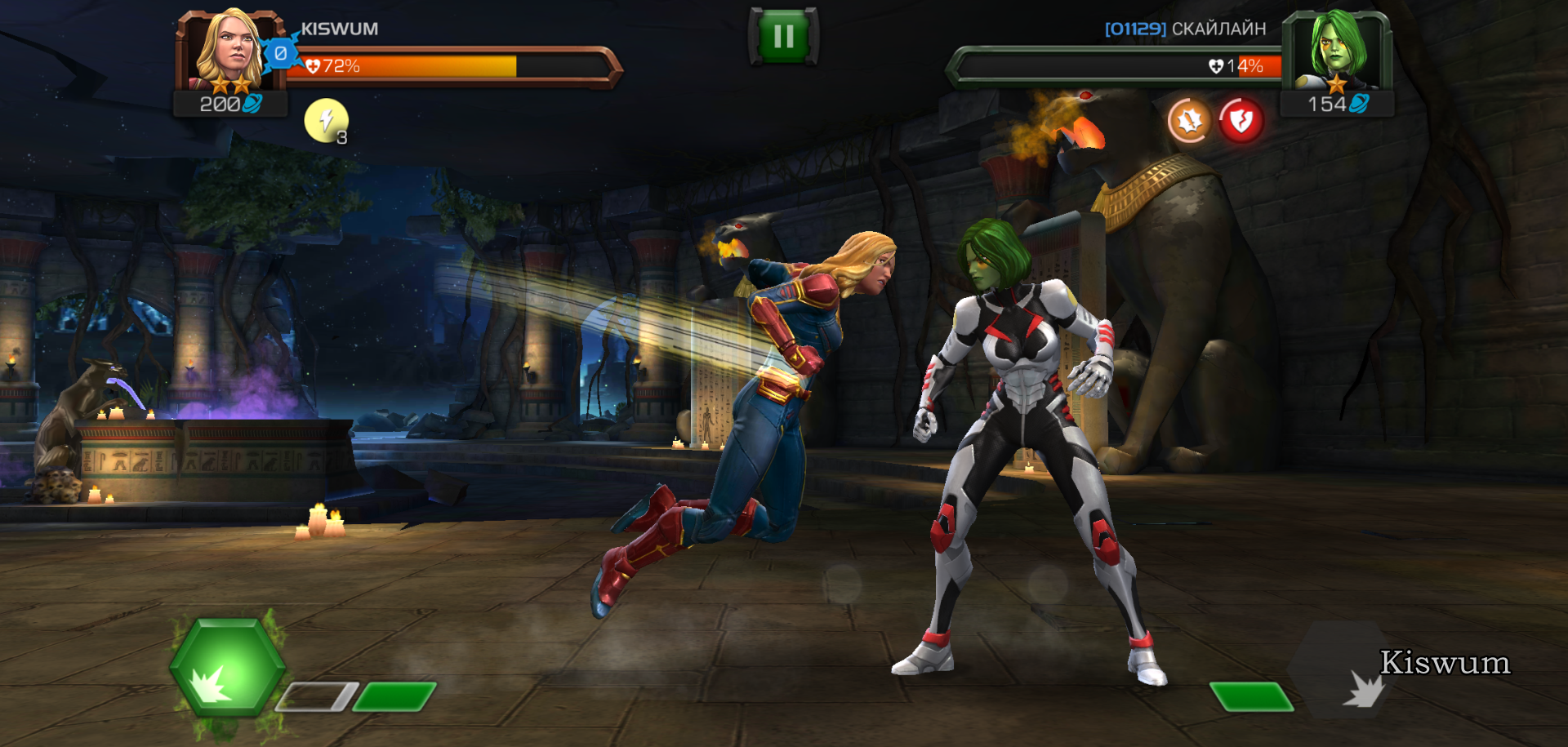Tap Gamora's opponent portrait
This screenshot has width=1568, height=747.
coord(1336,51)
